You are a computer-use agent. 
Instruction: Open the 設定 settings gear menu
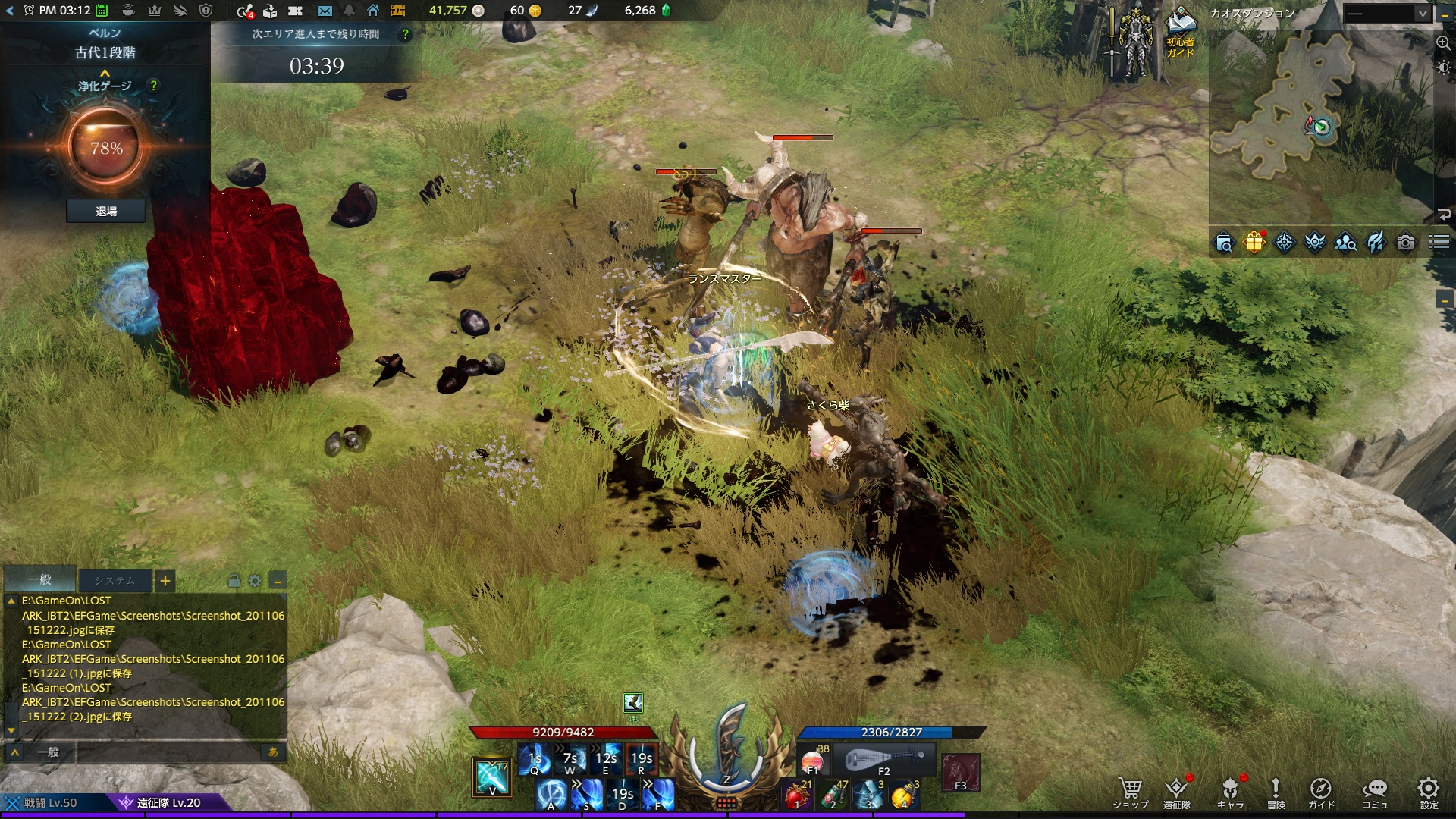pos(1429,792)
